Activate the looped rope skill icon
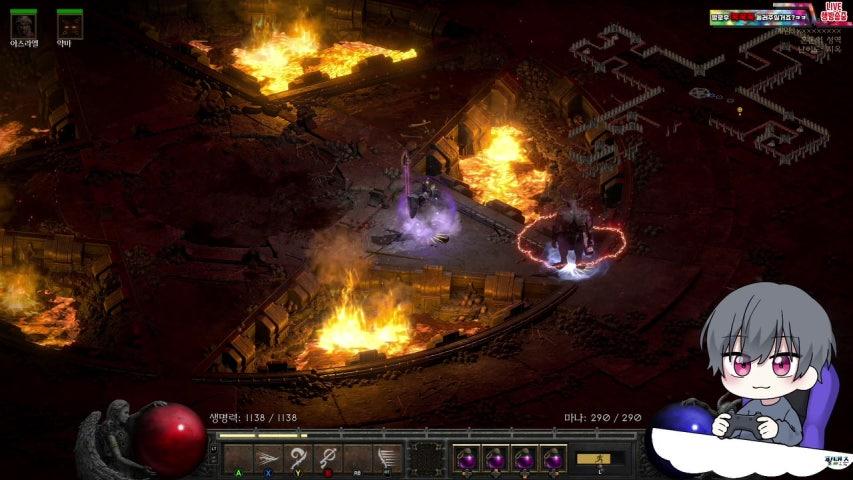This screenshot has width=853, height=480. click(328, 458)
